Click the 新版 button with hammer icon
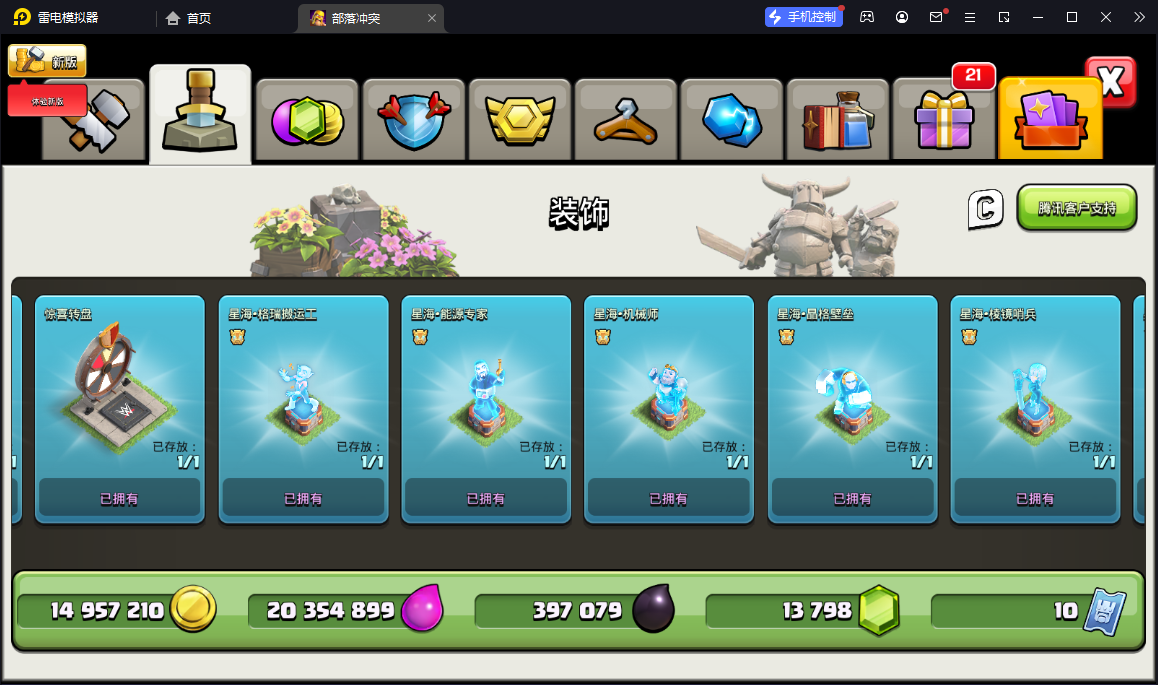The height and width of the screenshot is (685, 1158). [x=47, y=61]
